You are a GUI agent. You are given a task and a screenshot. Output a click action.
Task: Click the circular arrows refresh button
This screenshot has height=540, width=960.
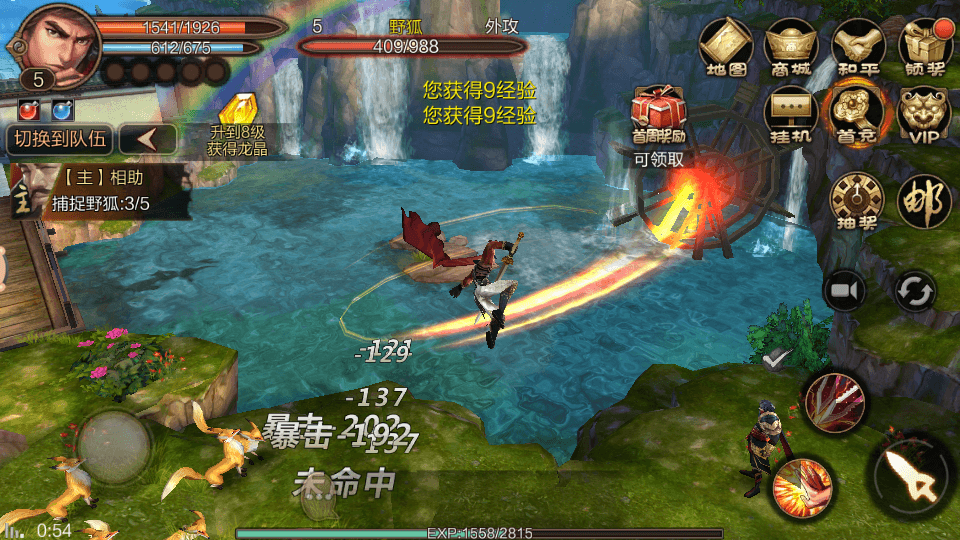click(x=914, y=293)
